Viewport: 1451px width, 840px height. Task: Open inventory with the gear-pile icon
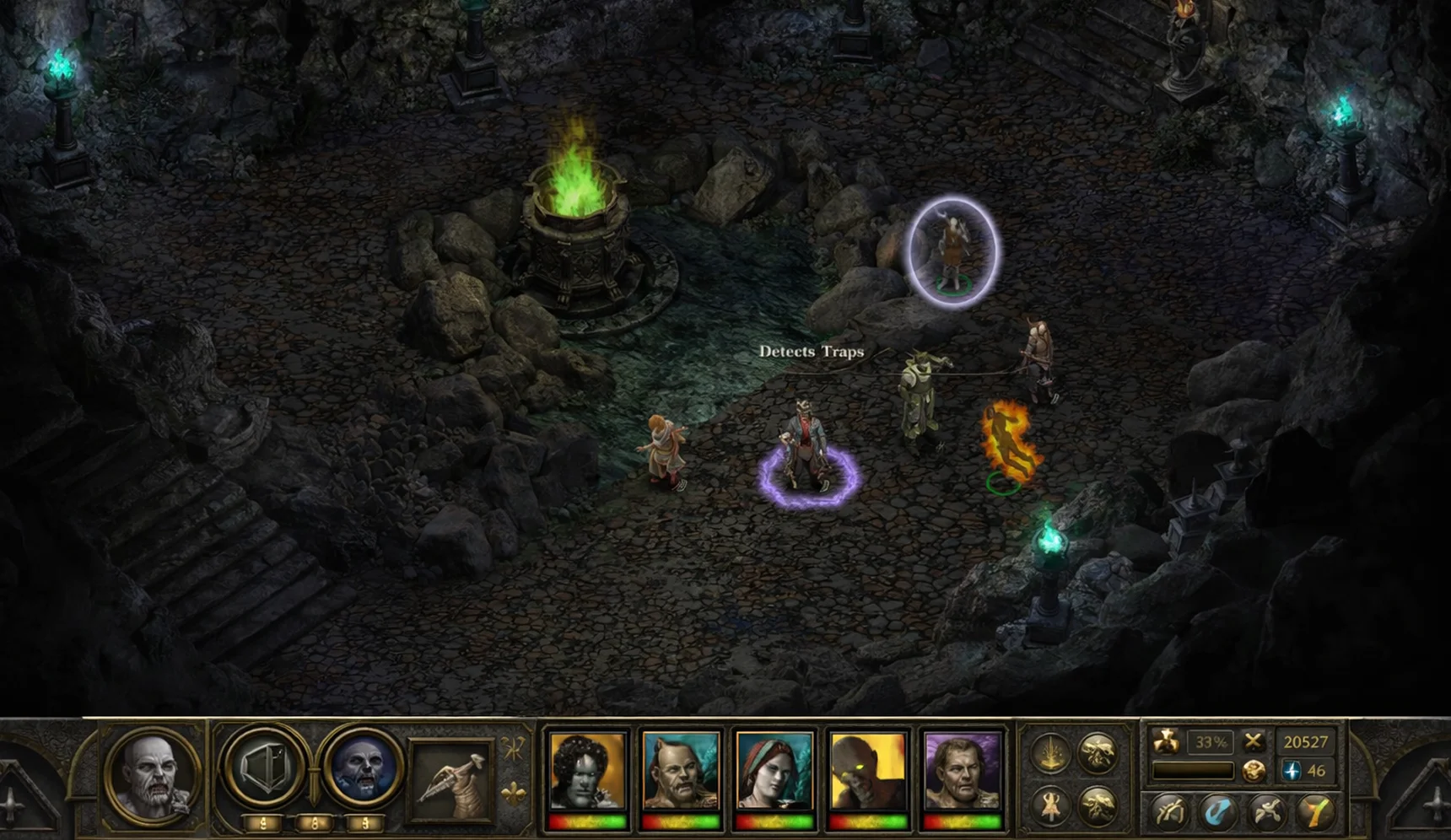[1267, 811]
